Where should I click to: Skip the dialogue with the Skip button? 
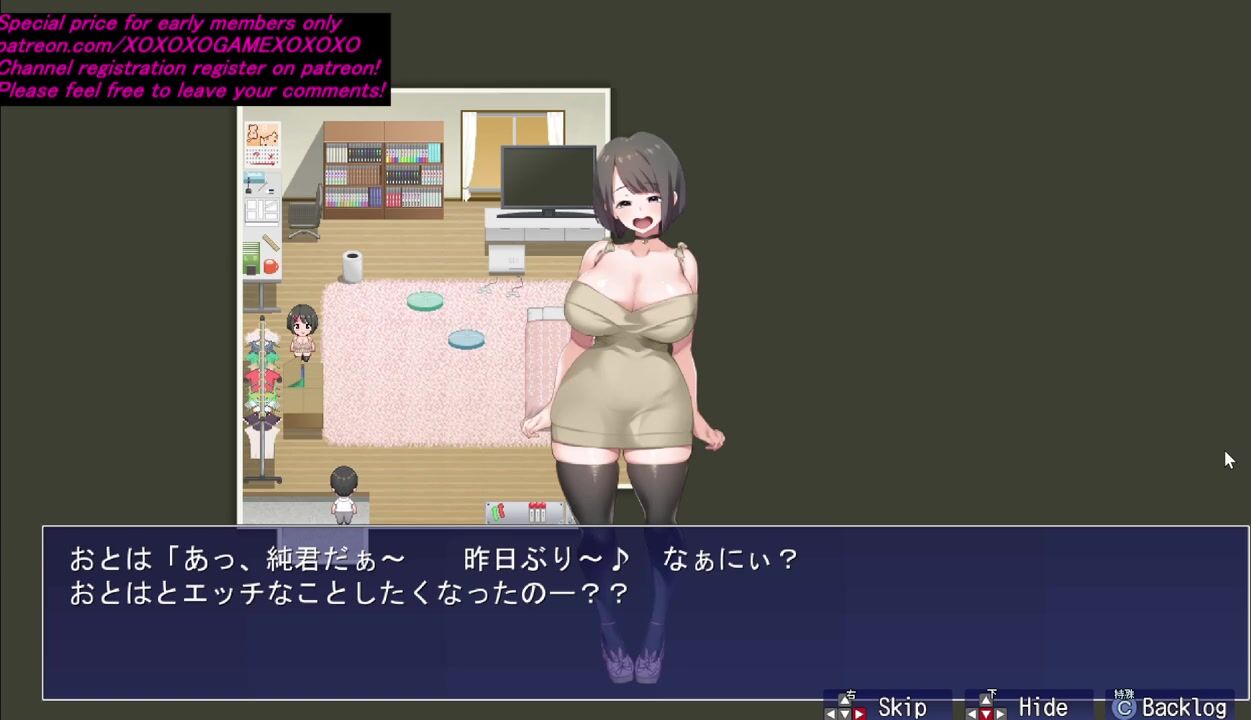(886, 707)
